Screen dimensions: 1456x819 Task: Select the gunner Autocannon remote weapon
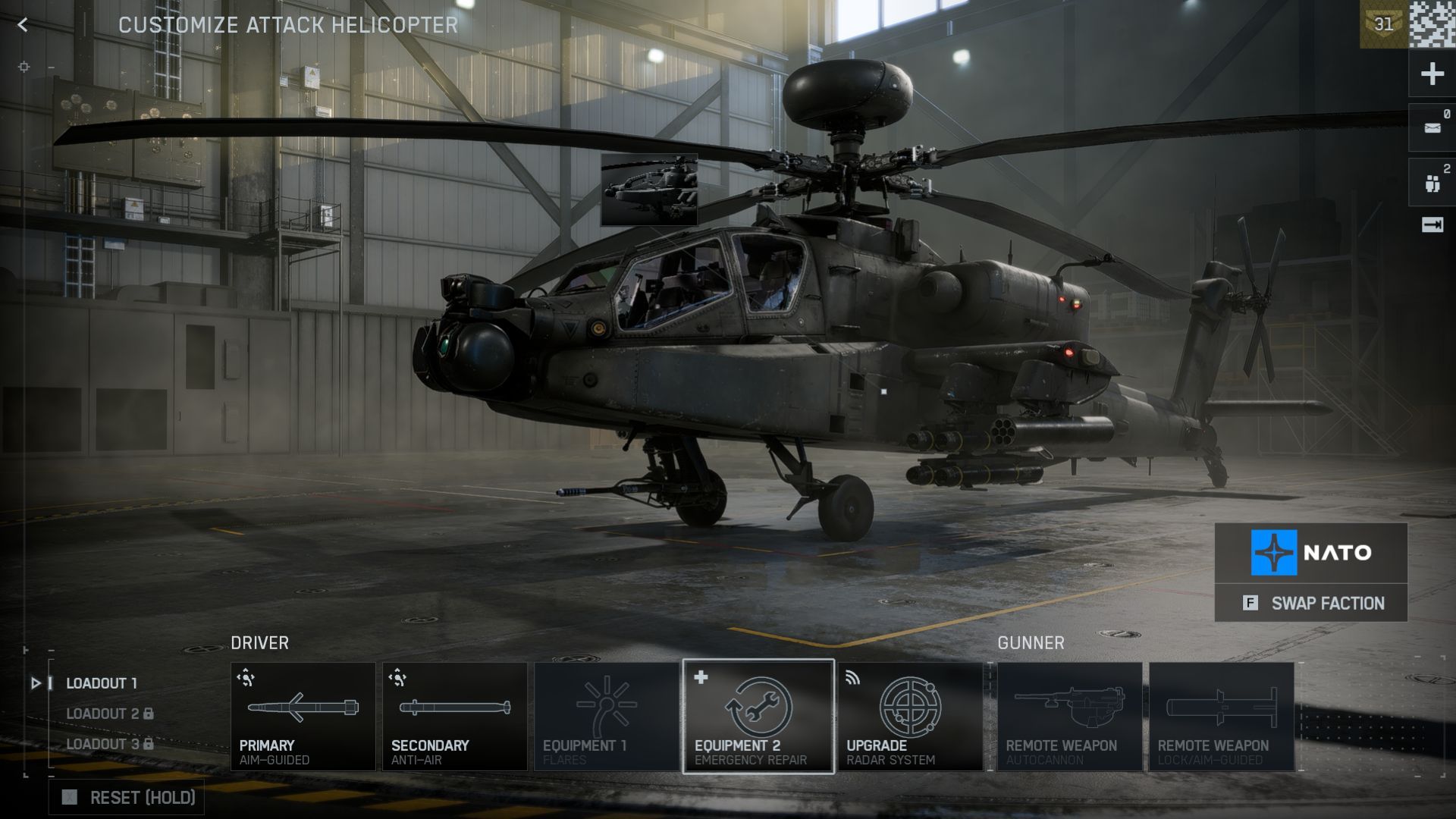click(1069, 717)
